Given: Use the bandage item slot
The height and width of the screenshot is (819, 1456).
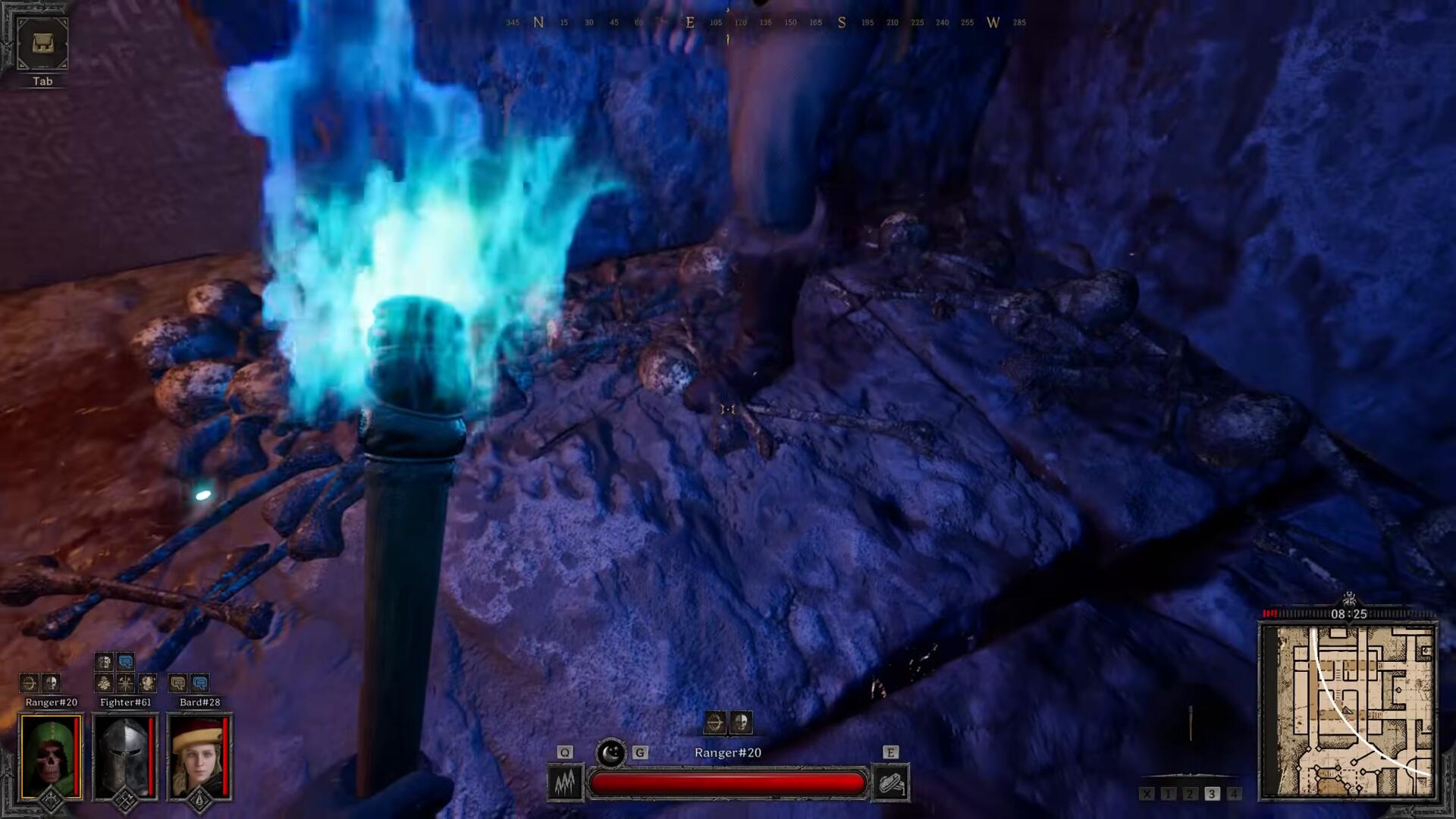Looking at the screenshot, I should 890,783.
